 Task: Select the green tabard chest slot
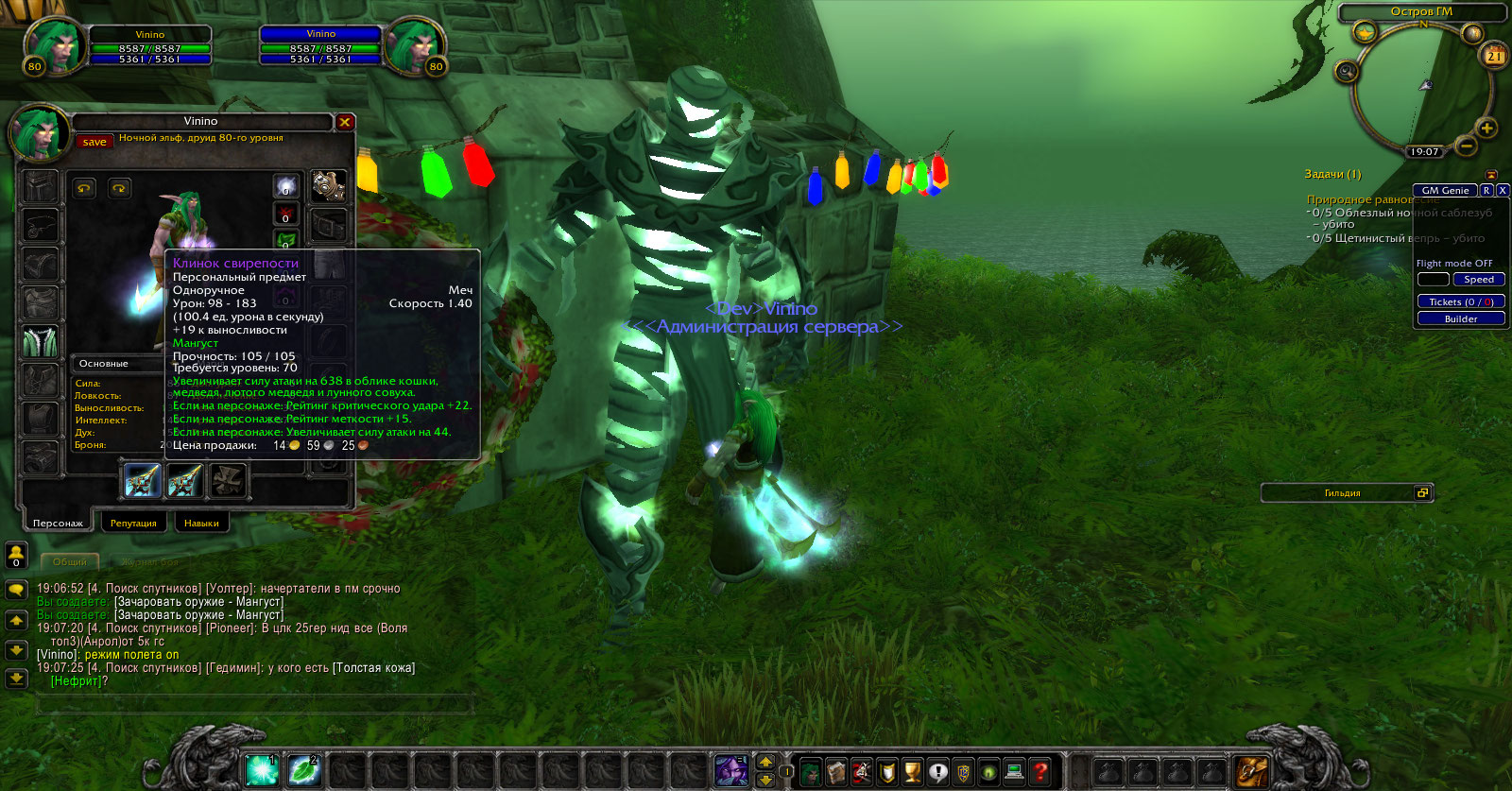coord(41,341)
